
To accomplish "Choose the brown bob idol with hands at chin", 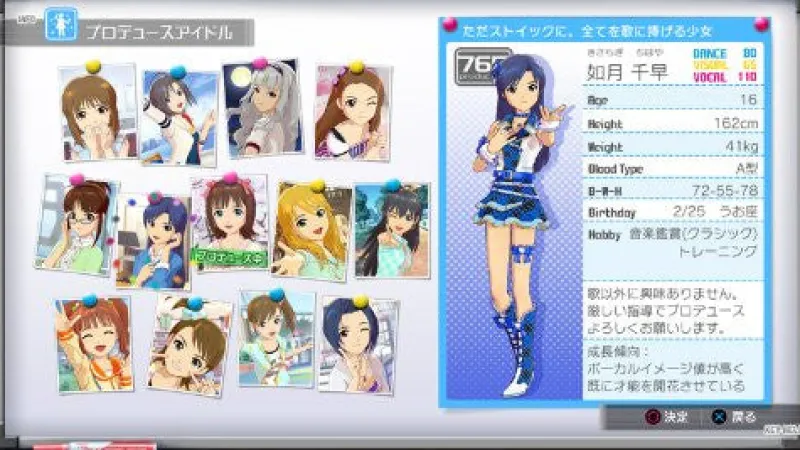I will (97, 110).
